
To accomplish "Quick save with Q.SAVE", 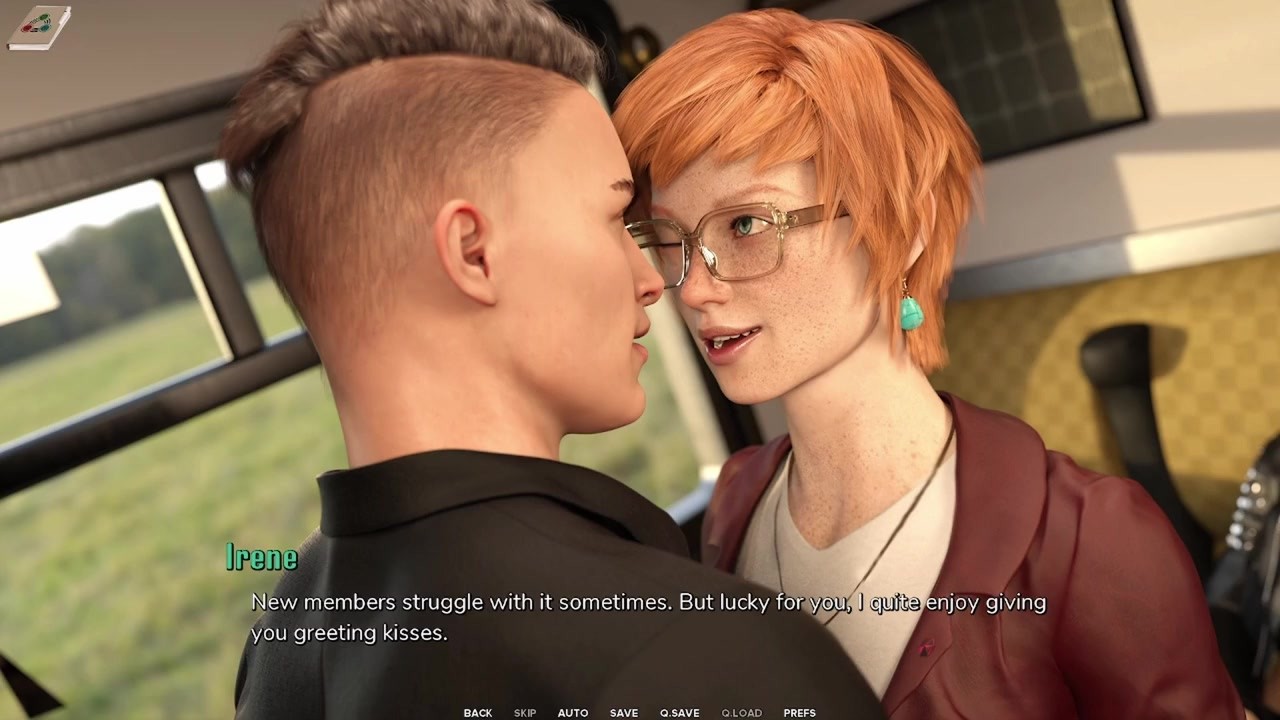I will [x=680, y=713].
